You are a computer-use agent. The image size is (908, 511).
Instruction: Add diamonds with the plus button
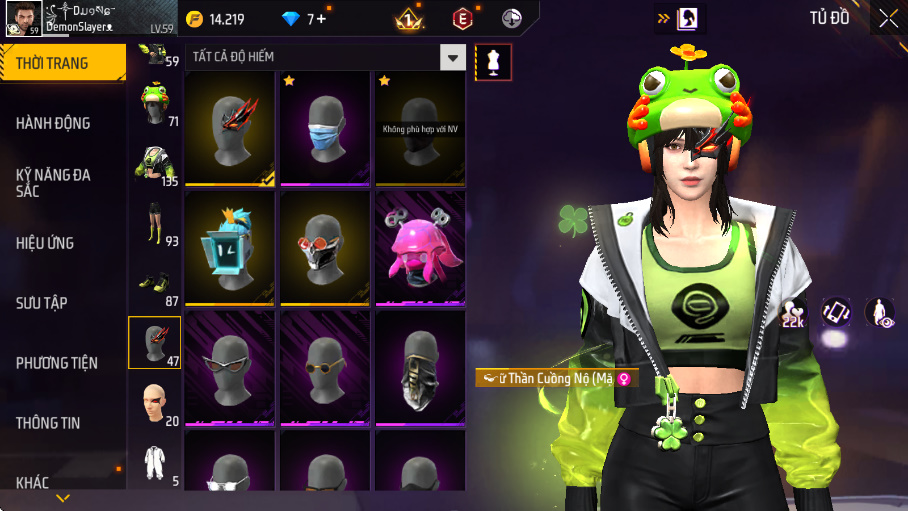tap(322, 19)
